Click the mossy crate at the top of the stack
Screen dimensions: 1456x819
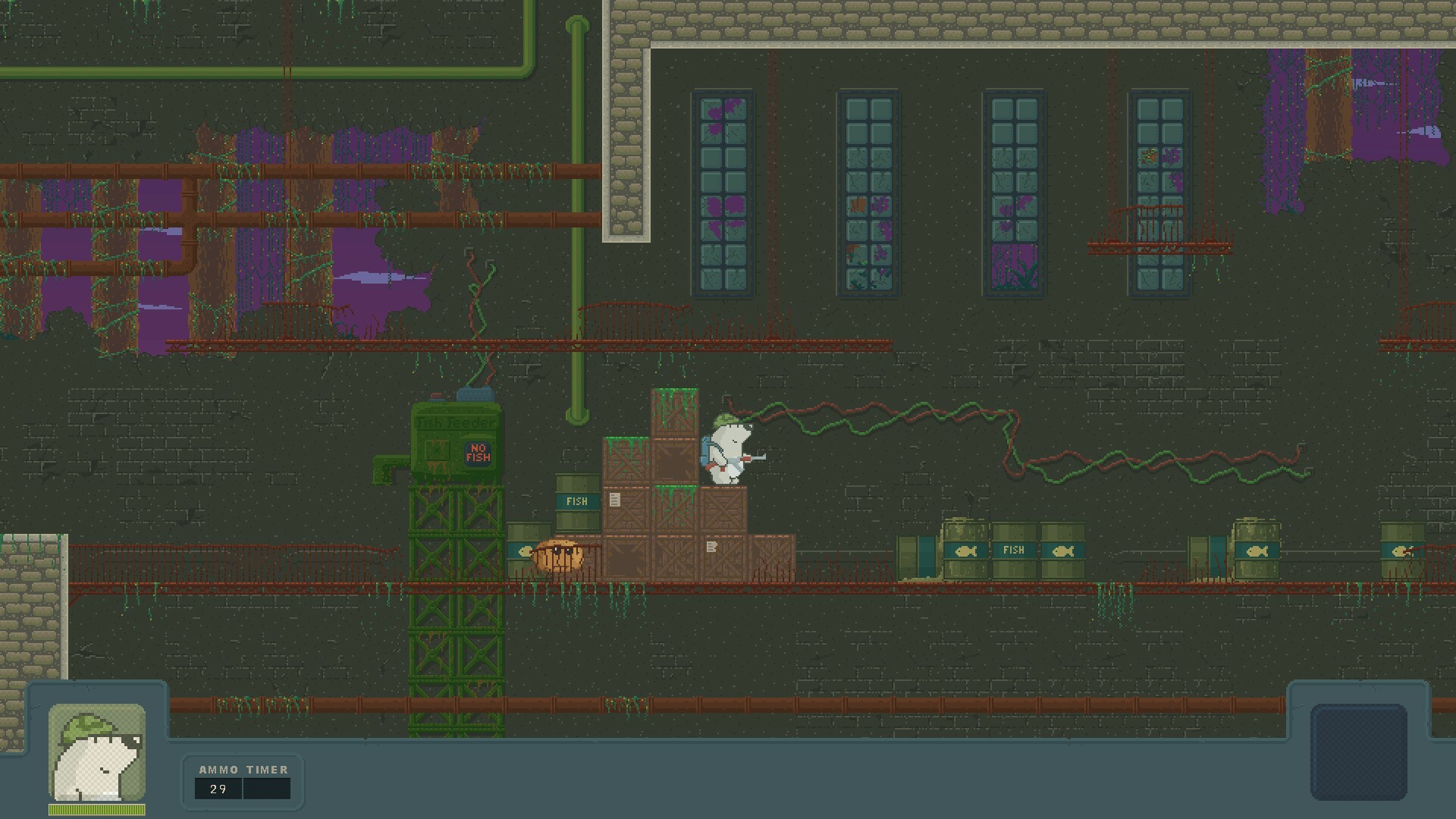point(673,413)
